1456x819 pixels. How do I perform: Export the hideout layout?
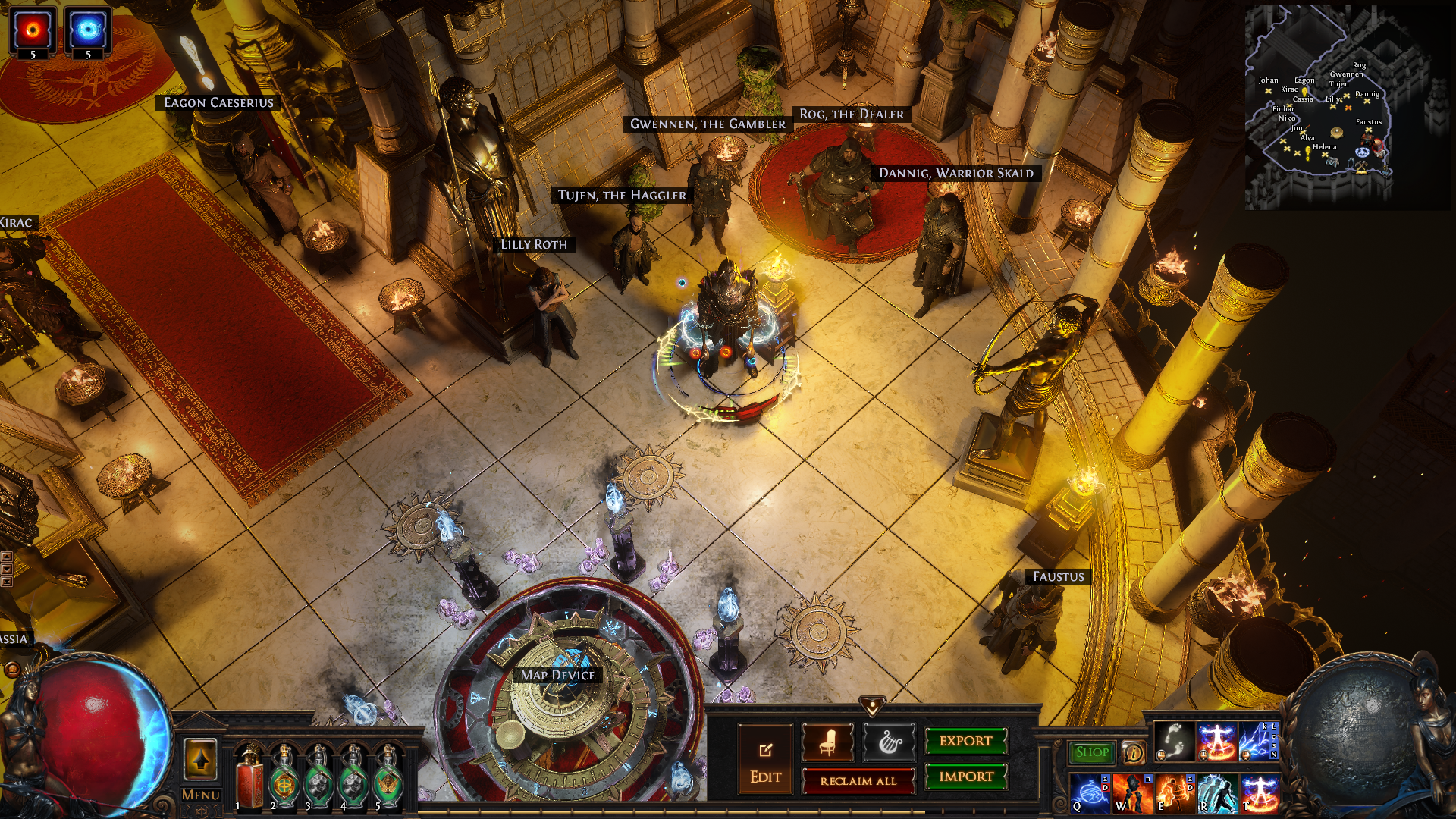(965, 741)
